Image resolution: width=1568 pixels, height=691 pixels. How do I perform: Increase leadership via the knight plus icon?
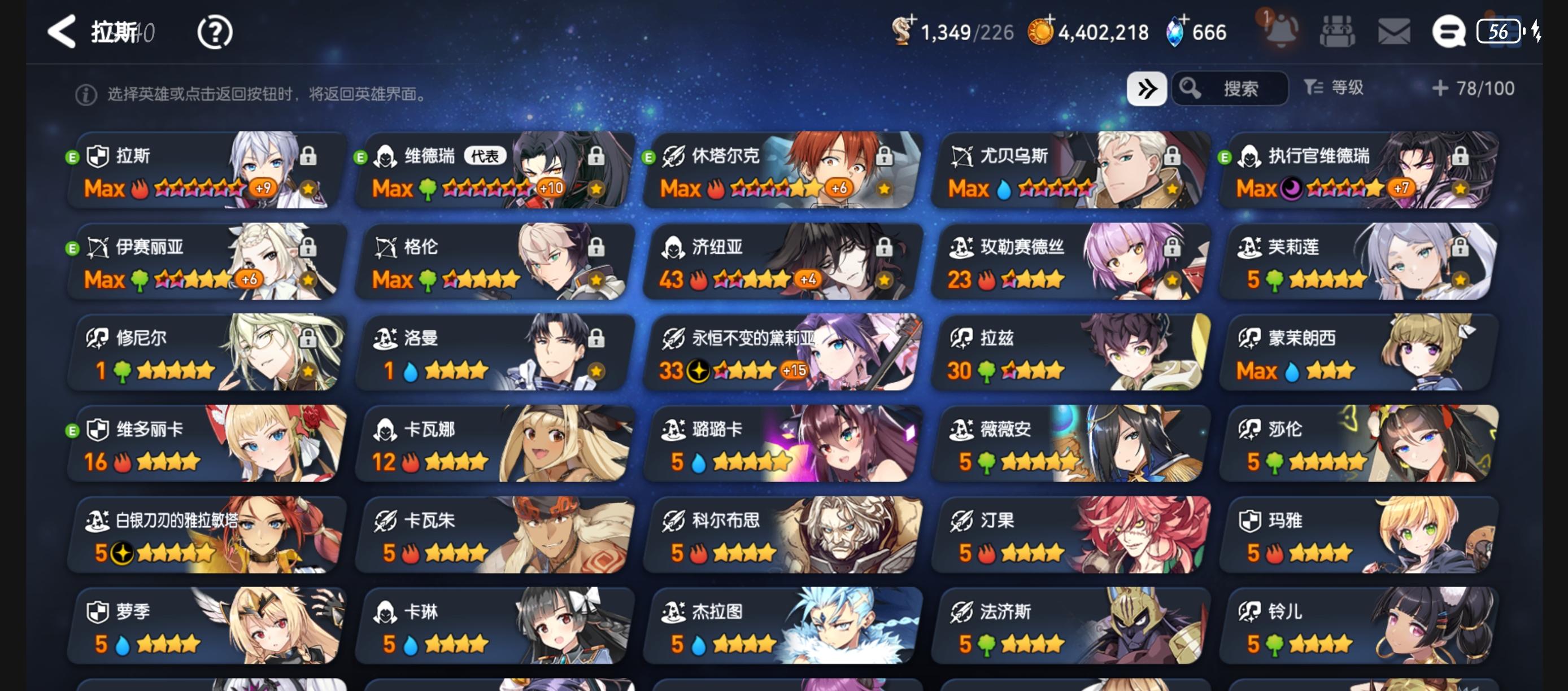tap(911, 23)
